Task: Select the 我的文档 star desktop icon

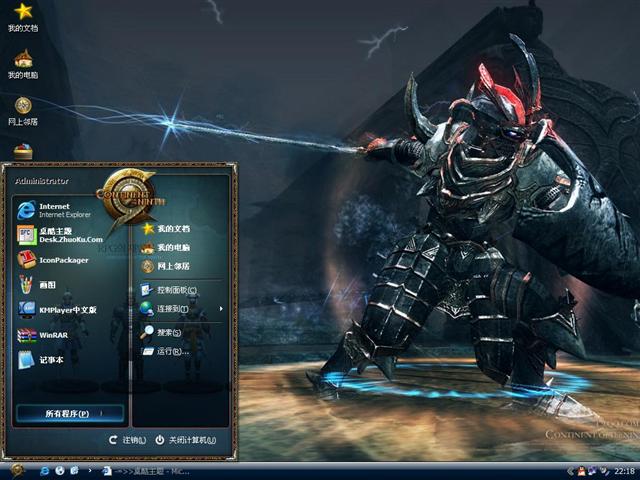Action: (23, 17)
